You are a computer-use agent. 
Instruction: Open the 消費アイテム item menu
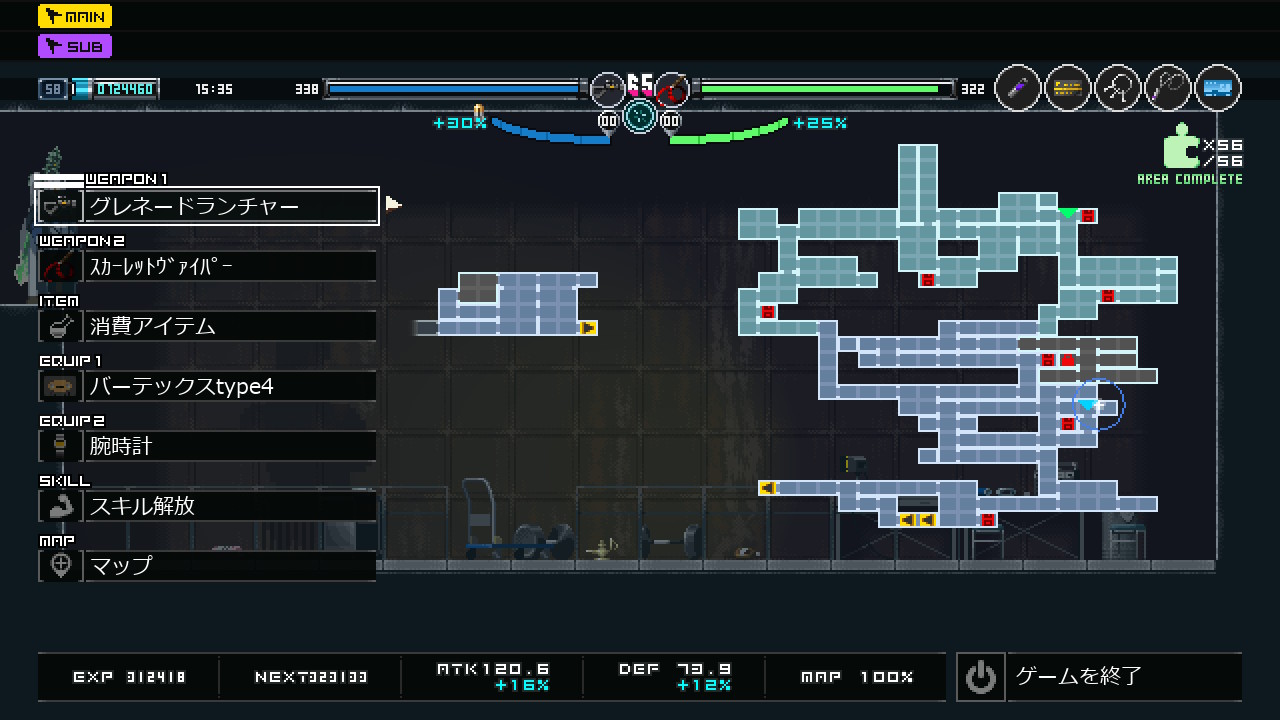208,326
